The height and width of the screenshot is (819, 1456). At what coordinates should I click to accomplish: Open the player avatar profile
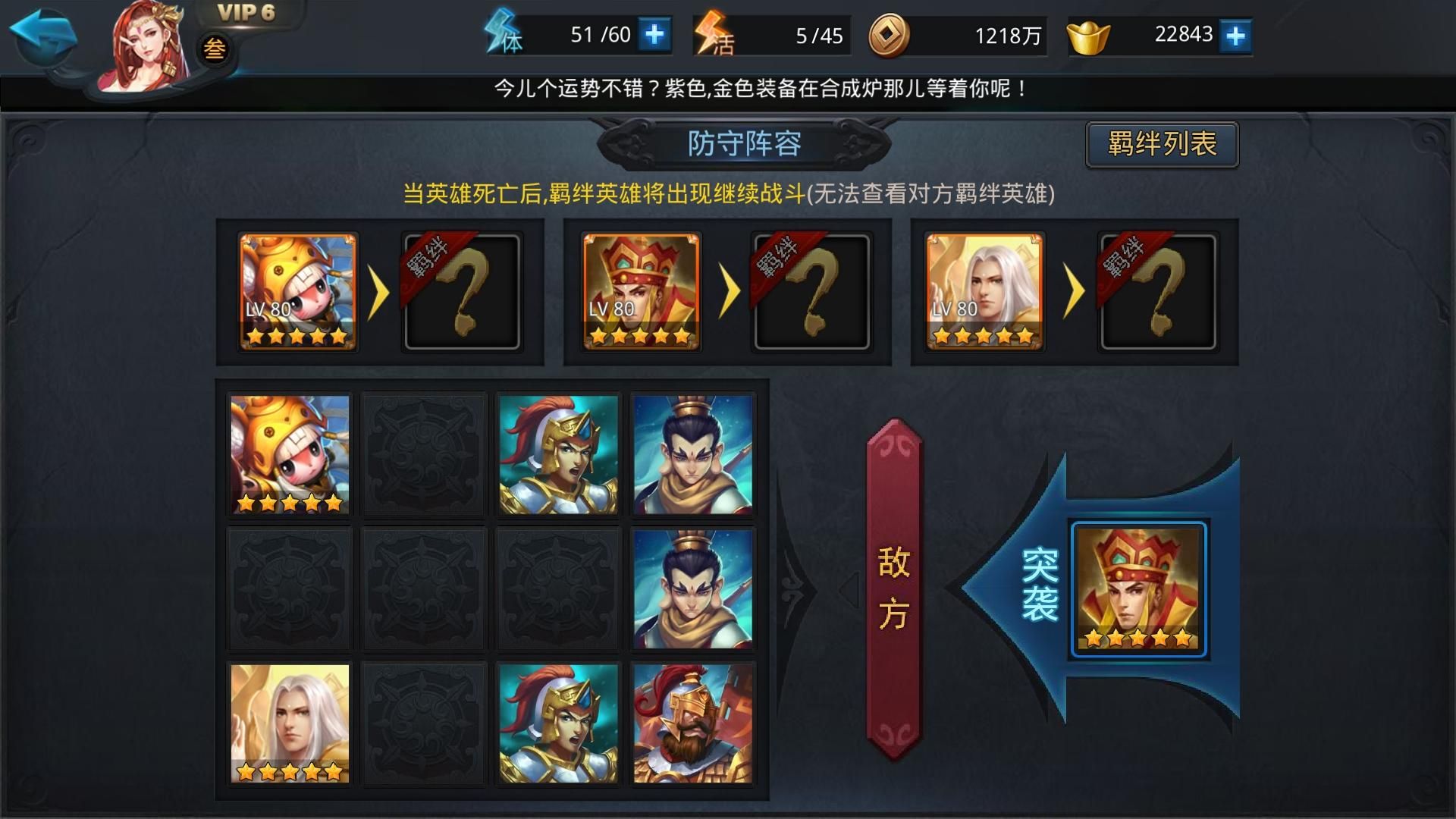(140, 45)
